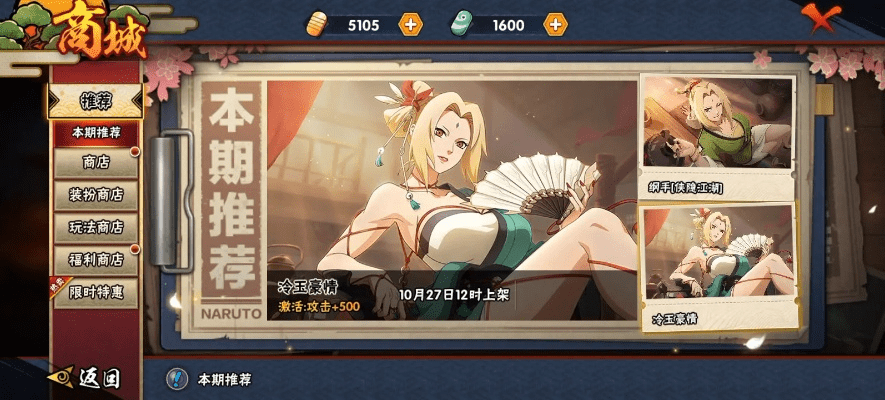The width and height of the screenshot is (885, 400).
Task: Select the 本期推荐 sub-tab
Action: [x=95, y=132]
